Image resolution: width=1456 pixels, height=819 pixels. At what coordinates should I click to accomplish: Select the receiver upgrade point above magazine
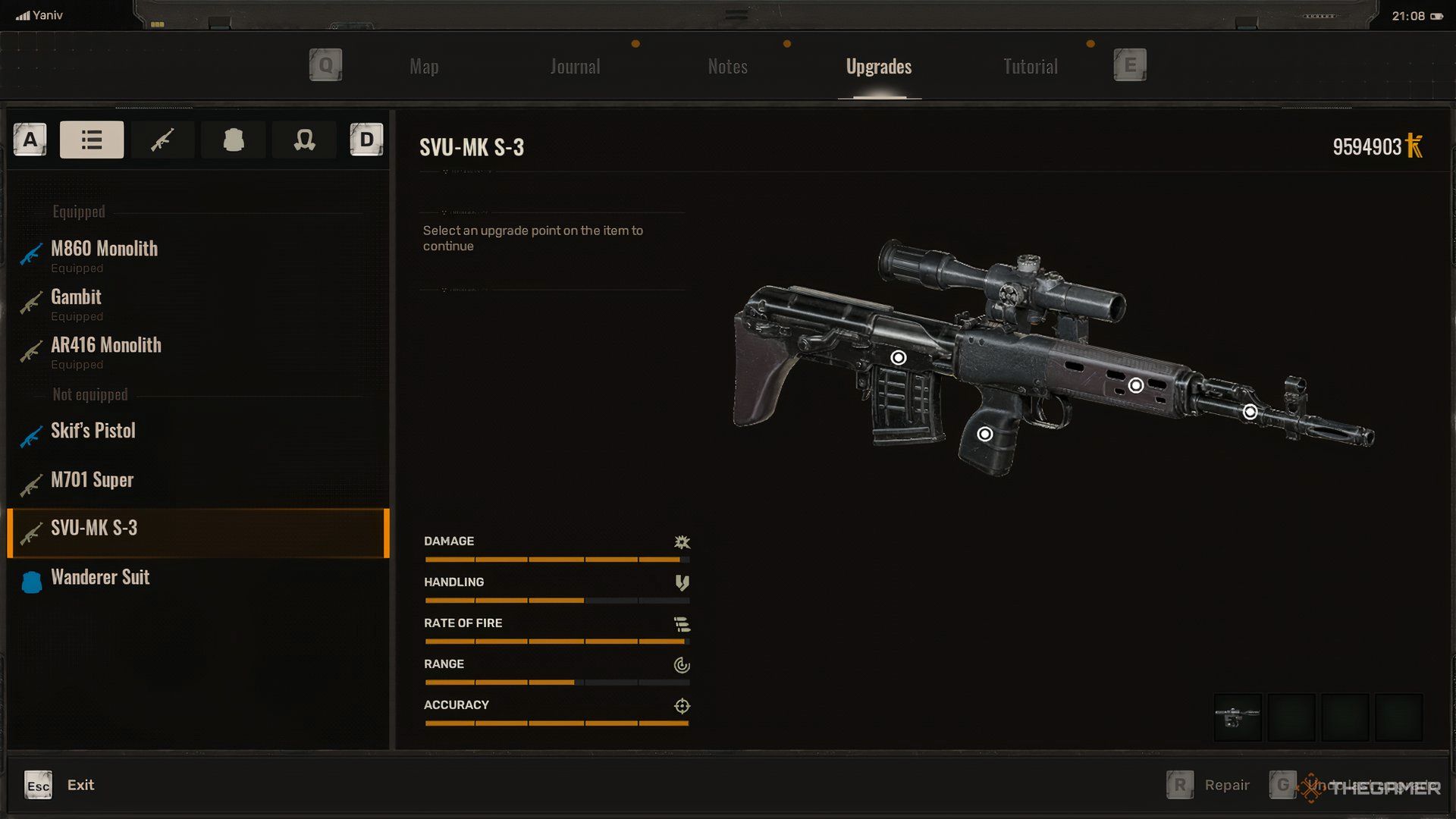point(898,357)
